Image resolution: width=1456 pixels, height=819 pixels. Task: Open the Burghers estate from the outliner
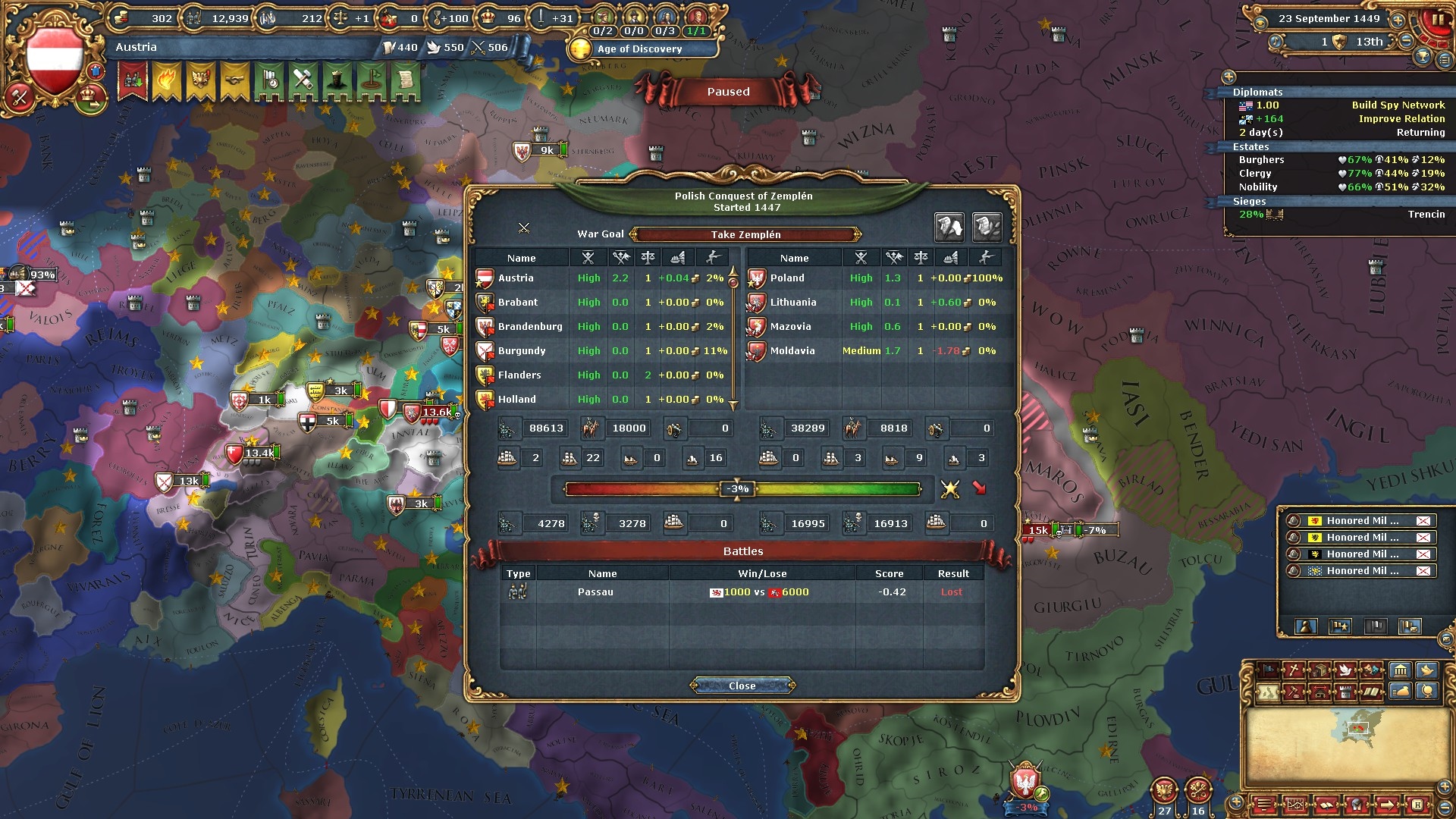[1261, 160]
